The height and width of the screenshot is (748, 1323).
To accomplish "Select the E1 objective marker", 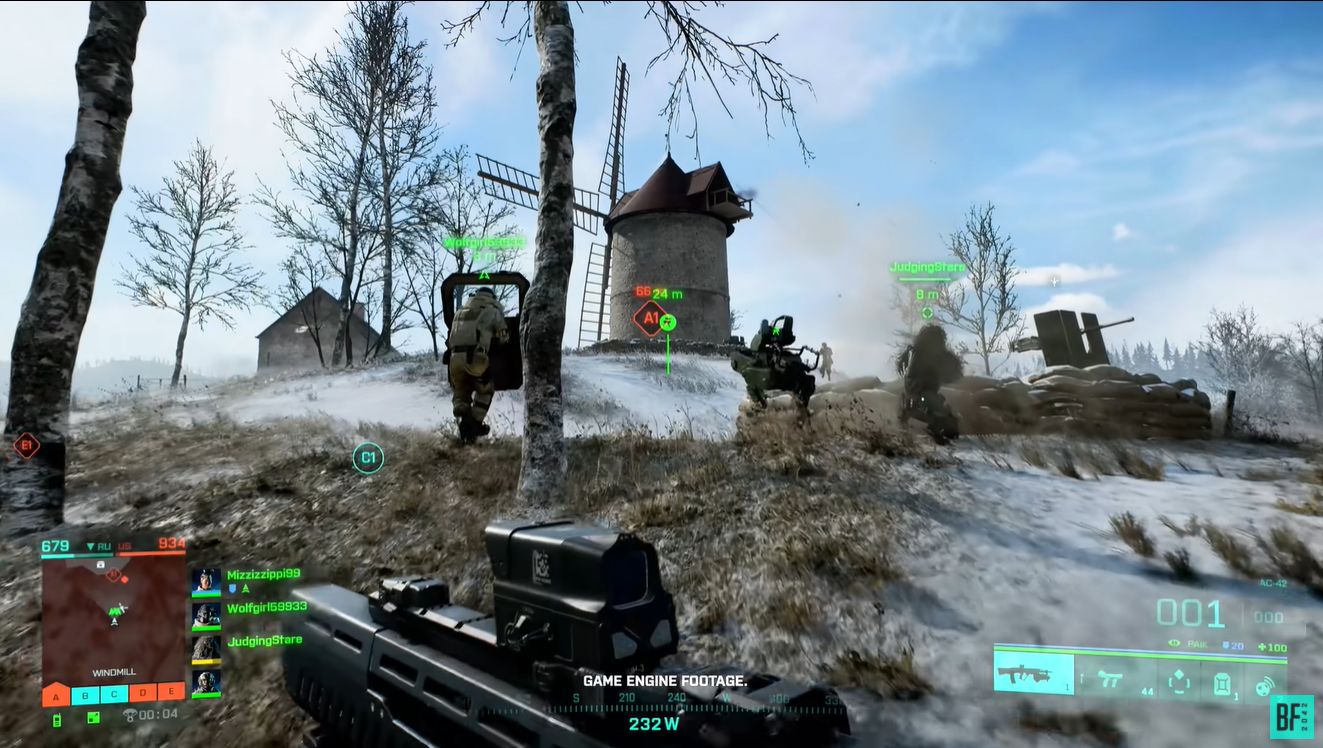I will tap(26, 446).
